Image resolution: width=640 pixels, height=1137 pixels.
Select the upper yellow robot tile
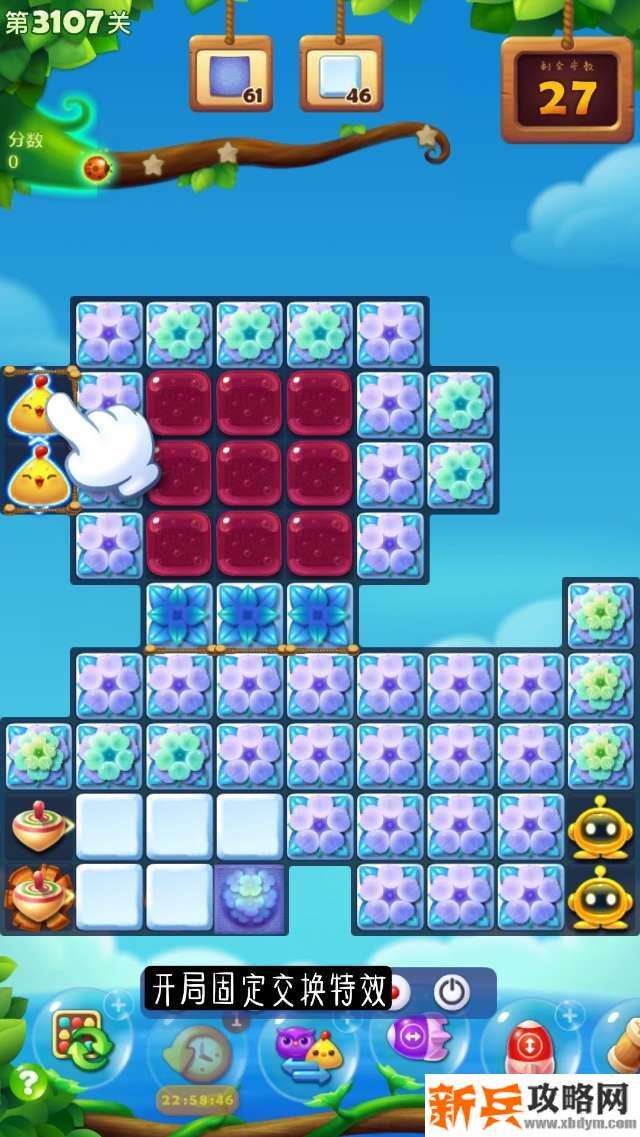coord(599,826)
